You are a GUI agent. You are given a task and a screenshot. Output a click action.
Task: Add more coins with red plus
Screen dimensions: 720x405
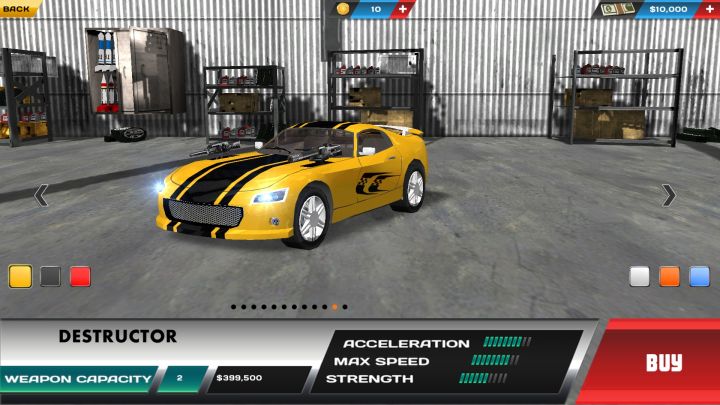coord(403,9)
